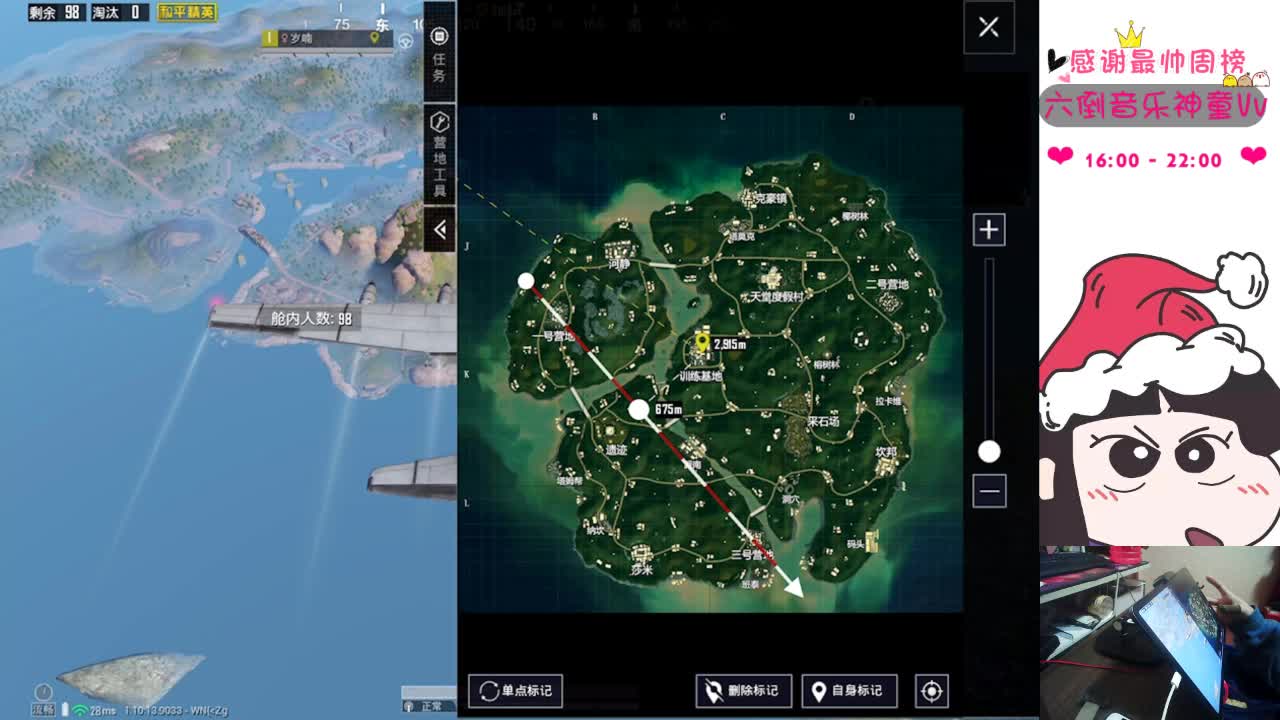The width and height of the screenshot is (1280, 720).
Task: Mark own position with 自身标记
Action: tap(848, 690)
